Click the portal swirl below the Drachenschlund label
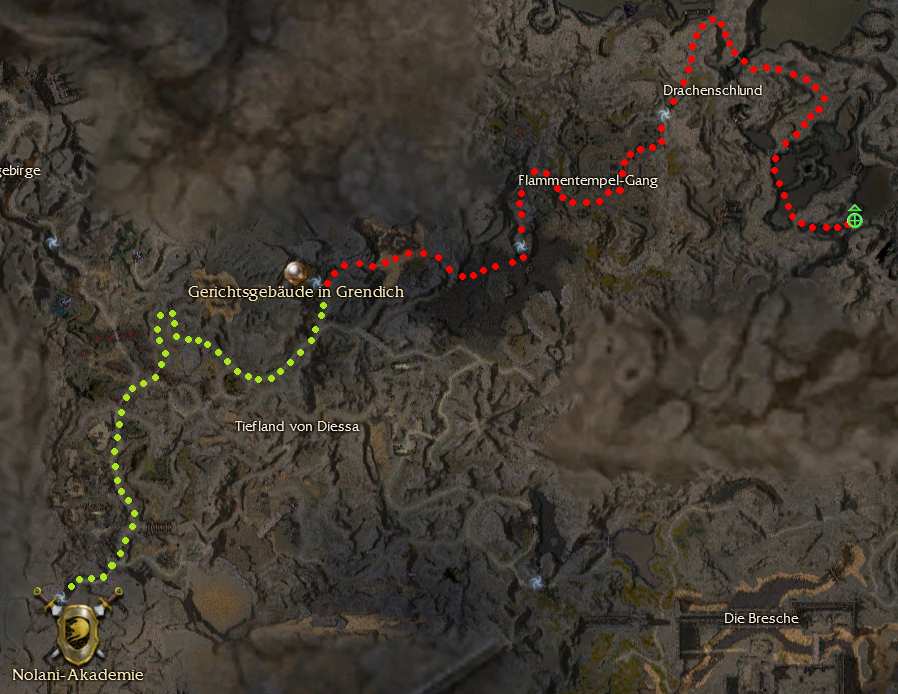Image resolution: width=898 pixels, height=694 pixels. [x=664, y=117]
